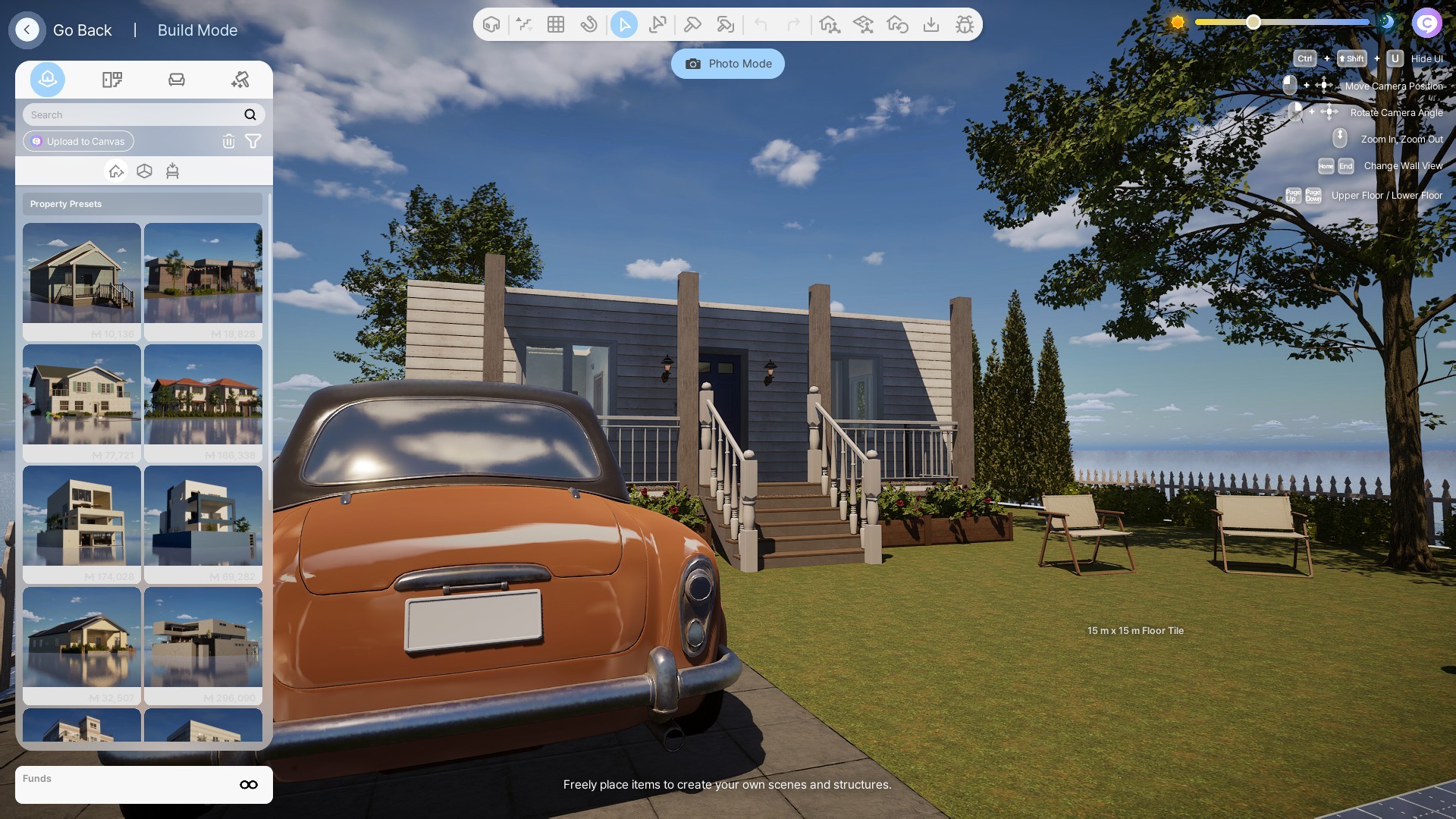Select the chair download category

tap(172, 171)
